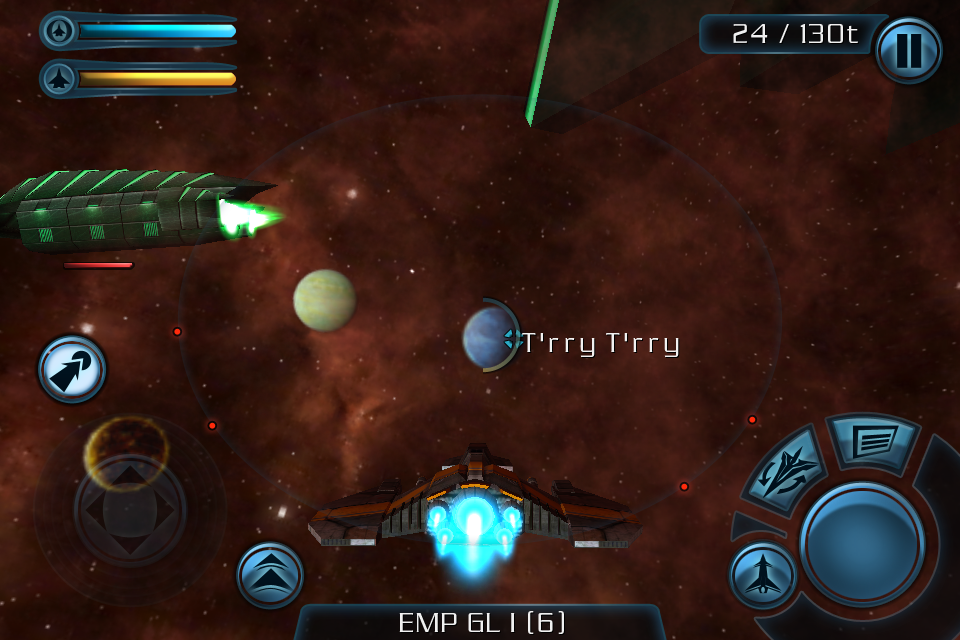
Task: Tap the virtual joystick pad
Action: pos(130,510)
